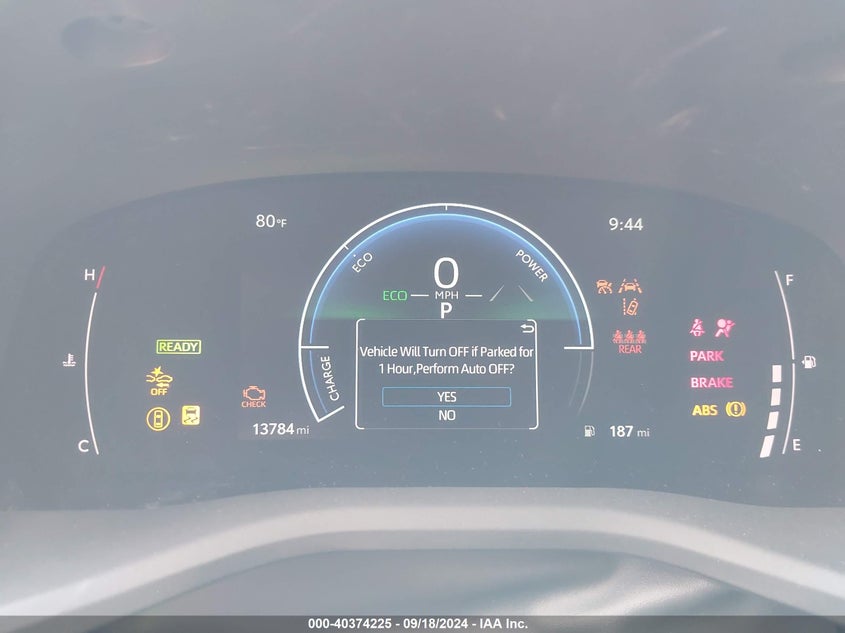Select NO in the Auto OFF prompt
The image size is (845, 633).
446,416
